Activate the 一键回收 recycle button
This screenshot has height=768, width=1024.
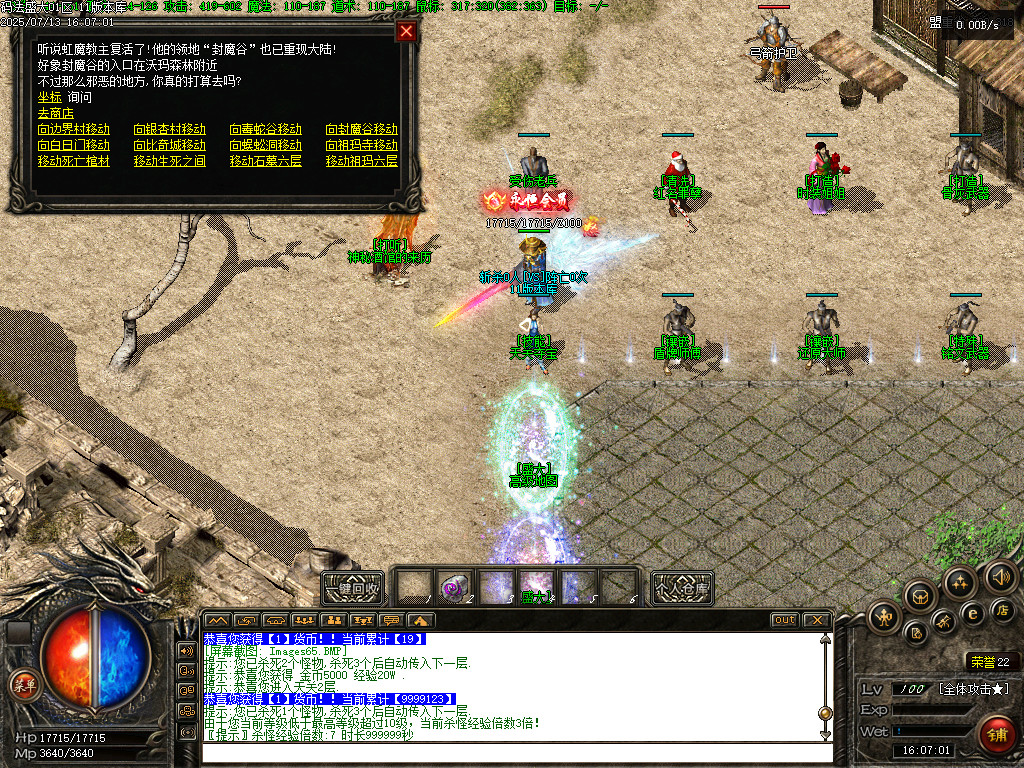(x=353, y=588)
